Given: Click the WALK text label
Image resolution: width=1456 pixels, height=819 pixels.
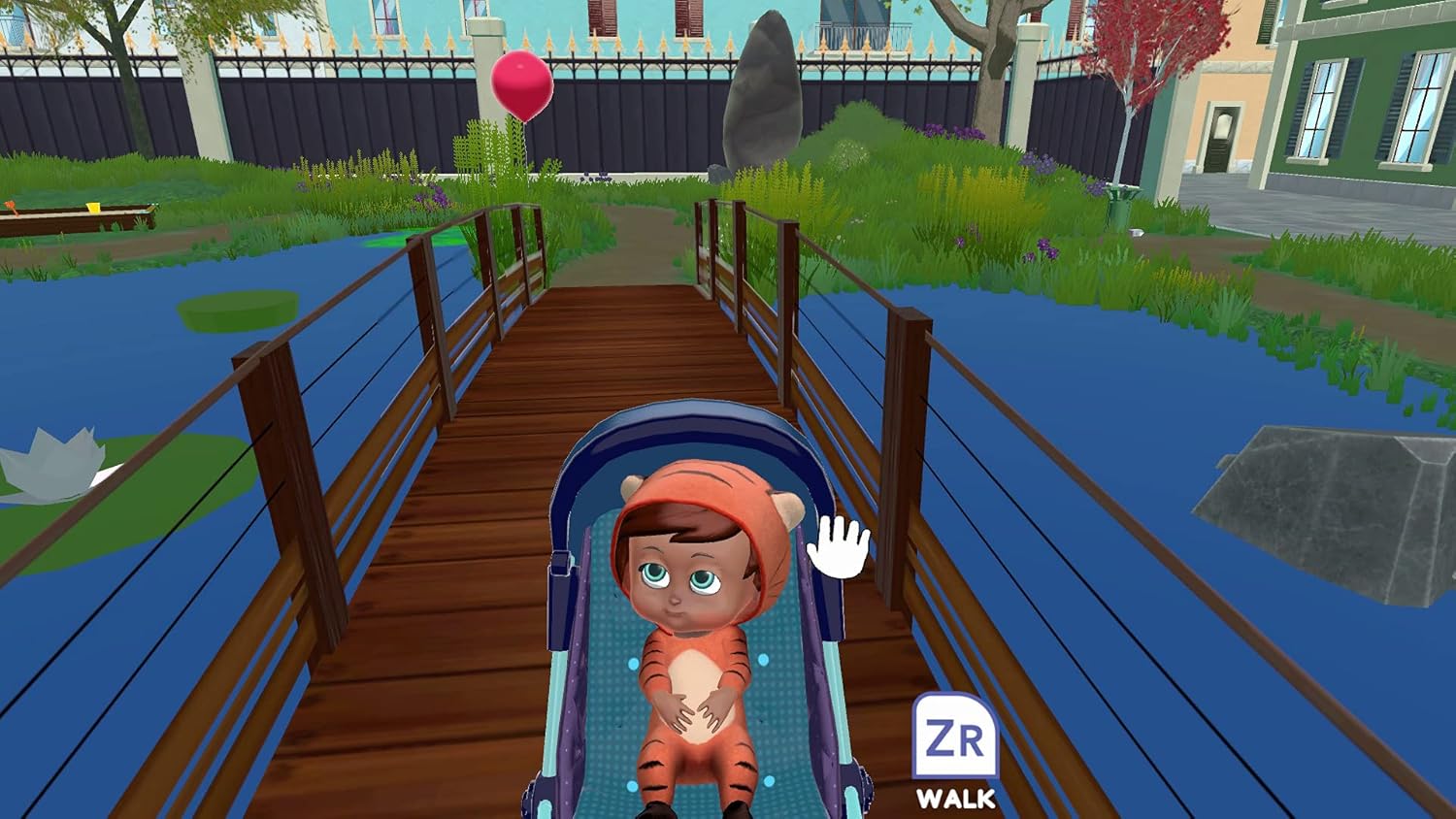Looking at the screenshot, I should pyautogui.click(x=957, y=800).
